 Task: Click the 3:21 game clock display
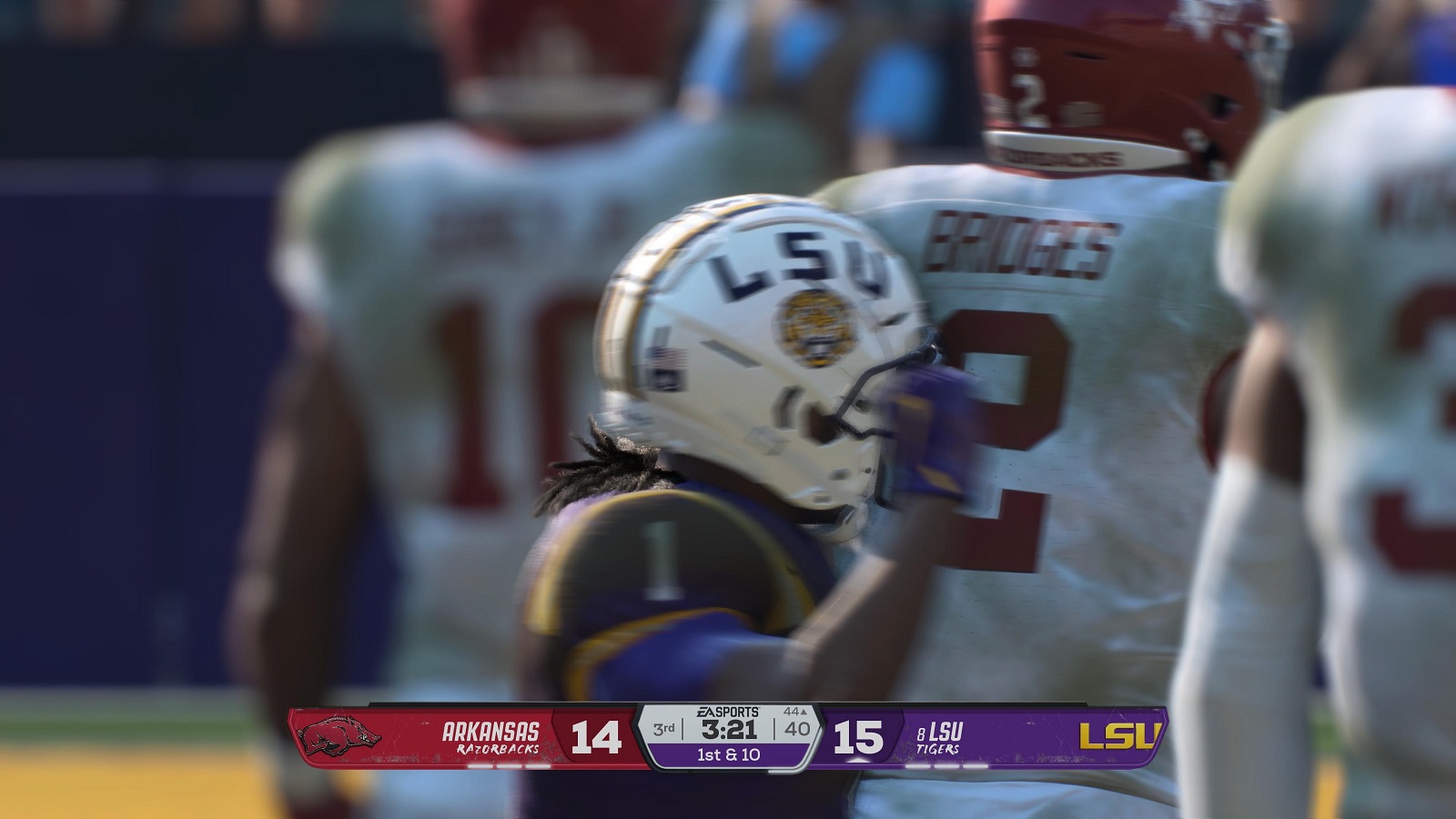click(728, 728)
